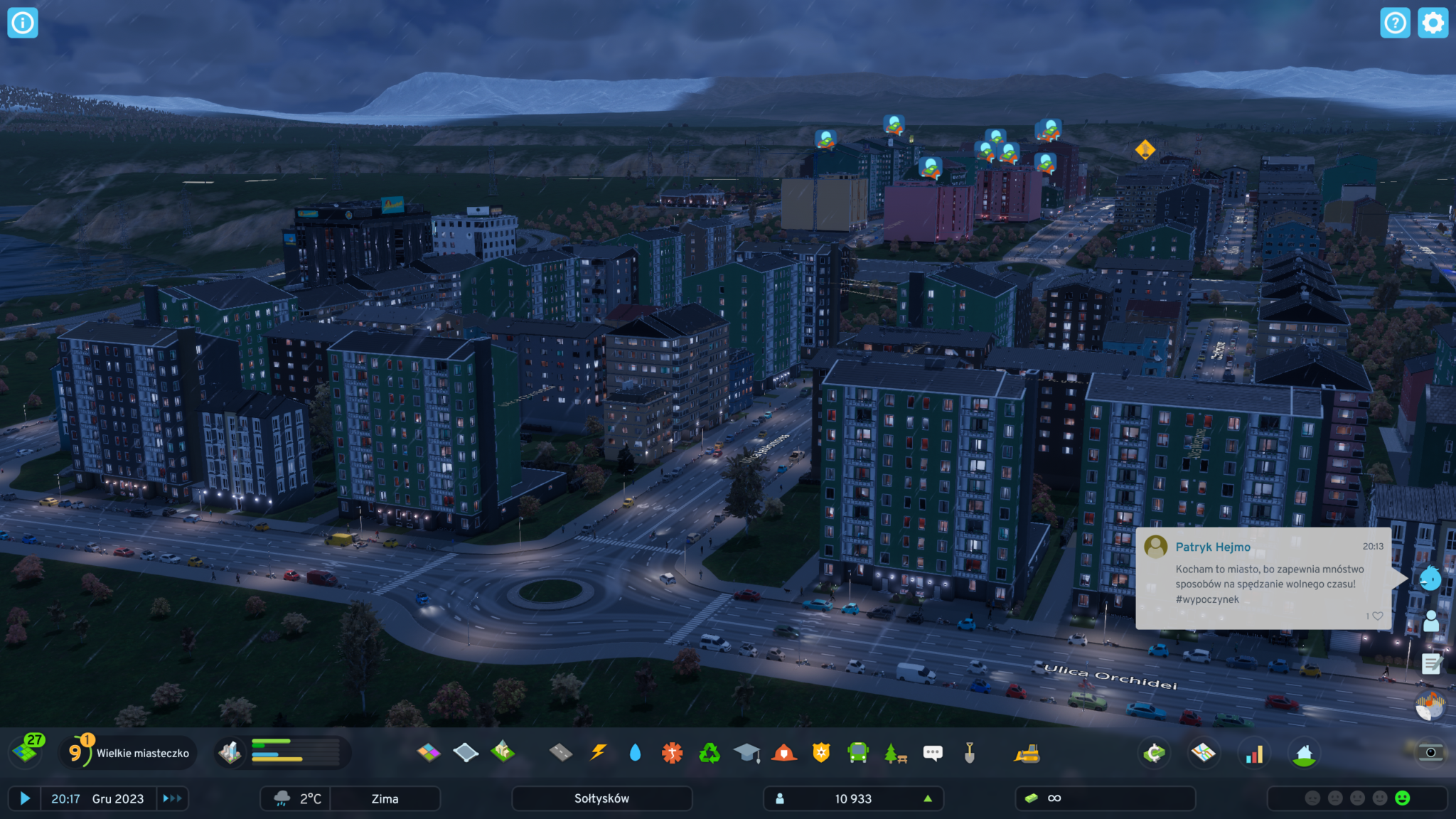Open the education graduation cap menu
The height and width of the screenshot is (819, 1456).
[746, 752]
